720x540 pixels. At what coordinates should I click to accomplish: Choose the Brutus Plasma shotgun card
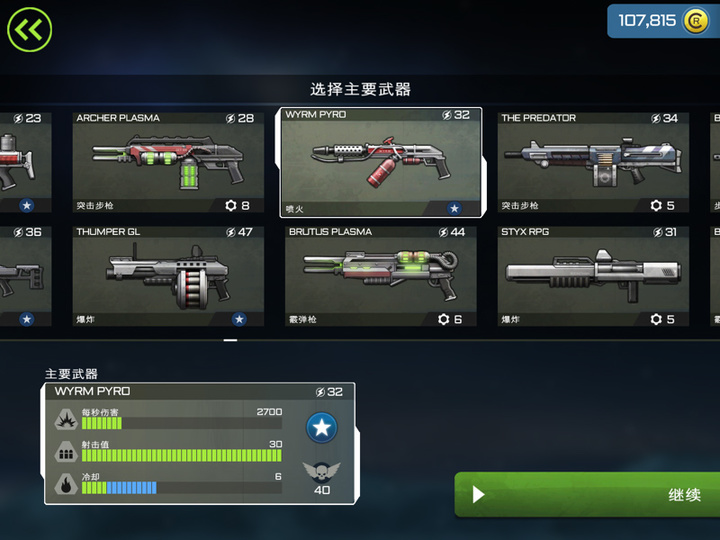[x=381, y=276]
